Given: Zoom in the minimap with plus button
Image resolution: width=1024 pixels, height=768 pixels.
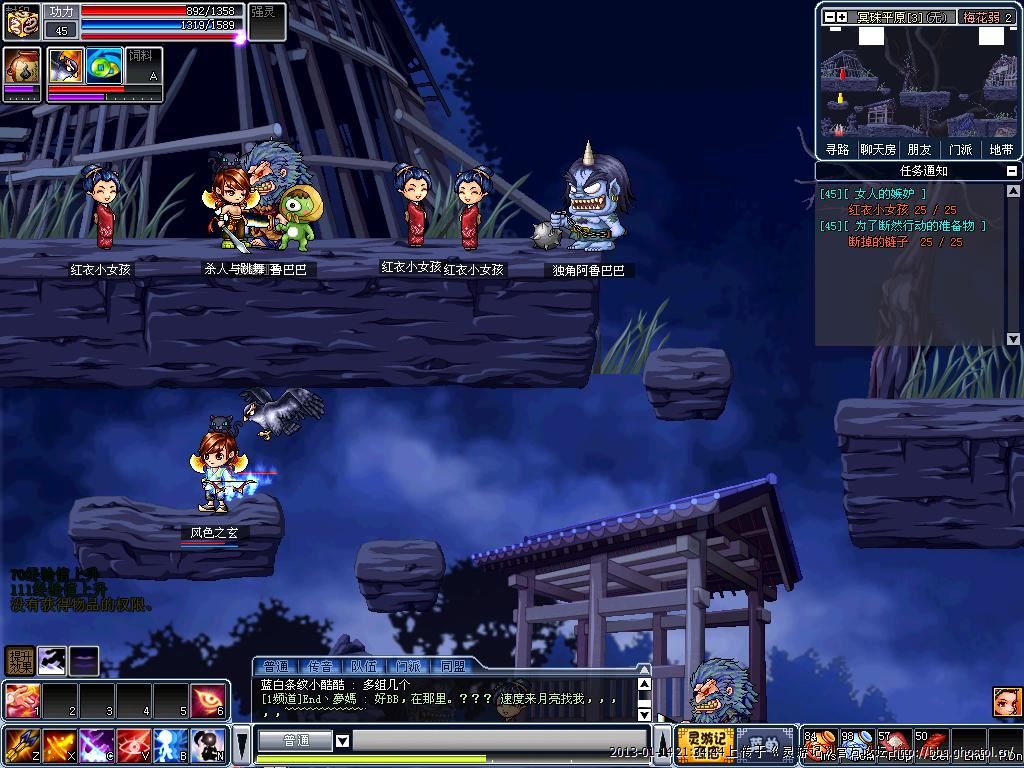Looking at the screenshot, I should tap(842, 17).
